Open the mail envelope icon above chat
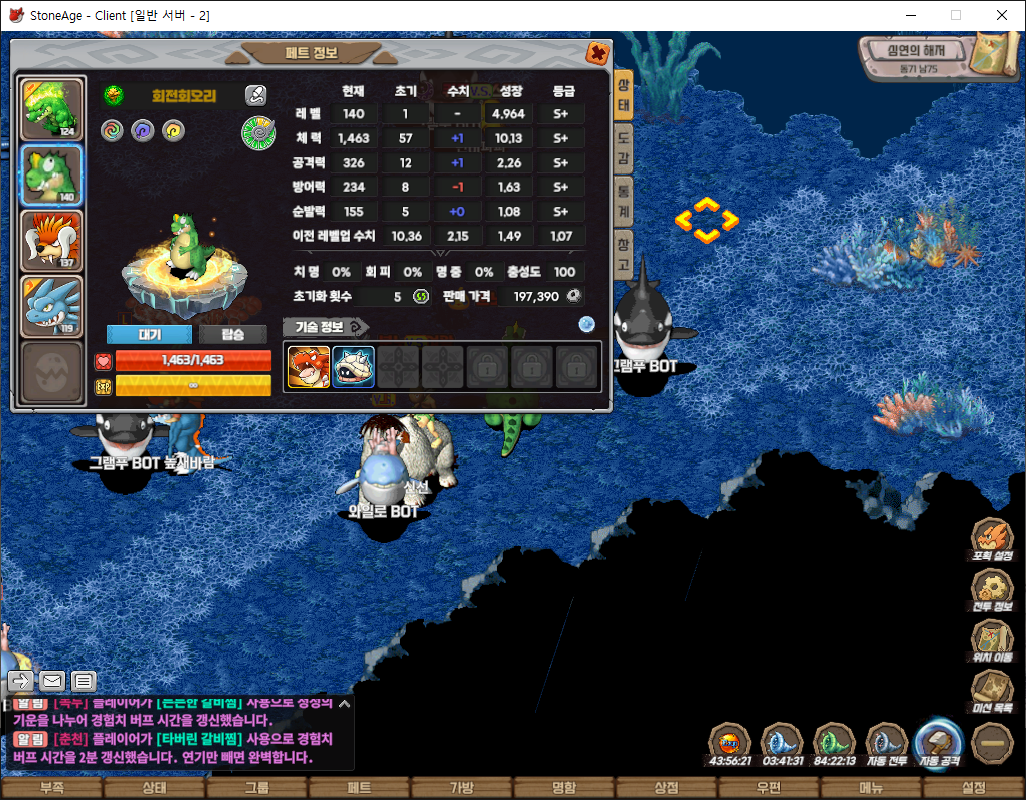1026x800 pixels. point(52,682)
